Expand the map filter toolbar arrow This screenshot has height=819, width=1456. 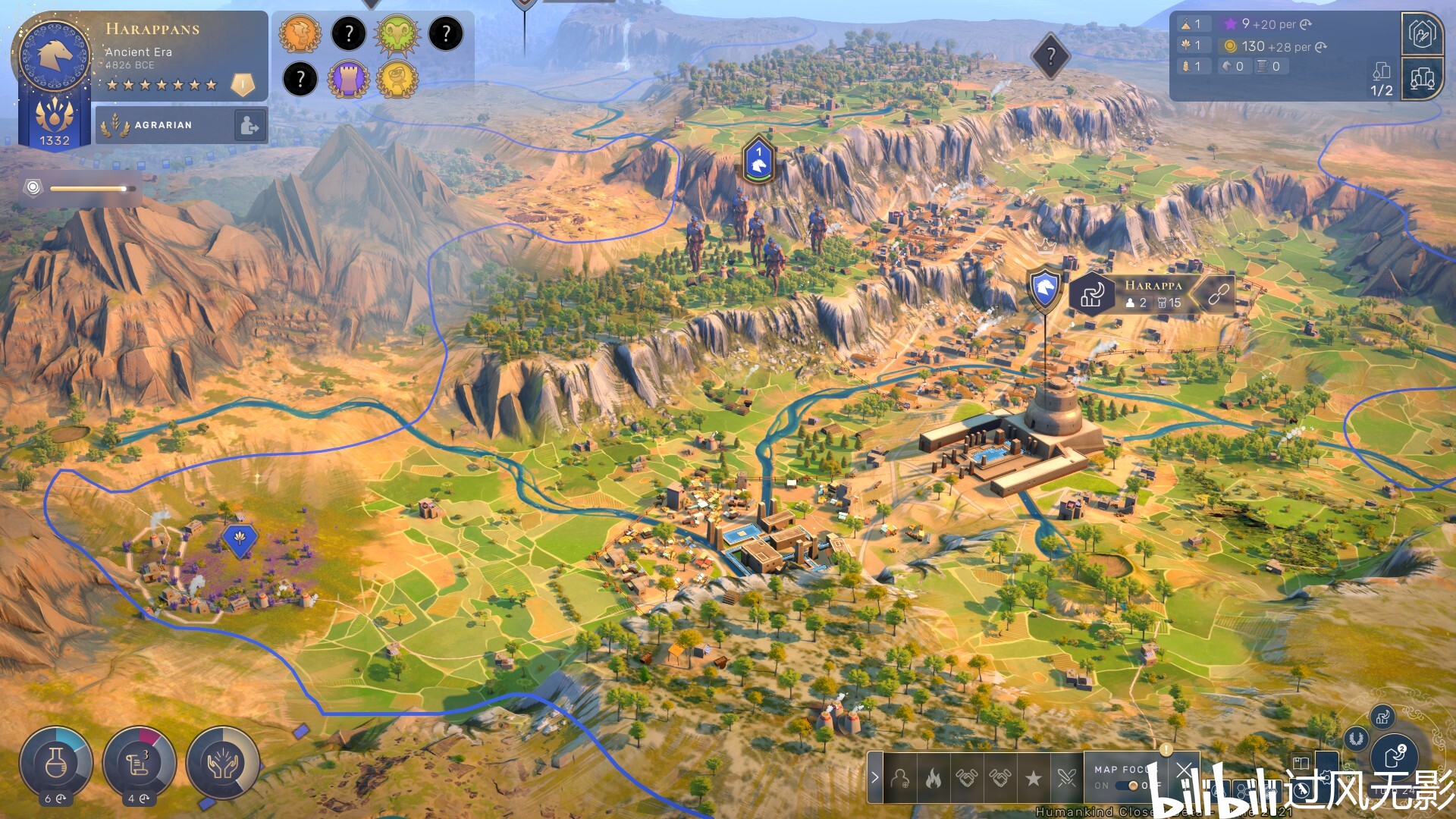875,777
